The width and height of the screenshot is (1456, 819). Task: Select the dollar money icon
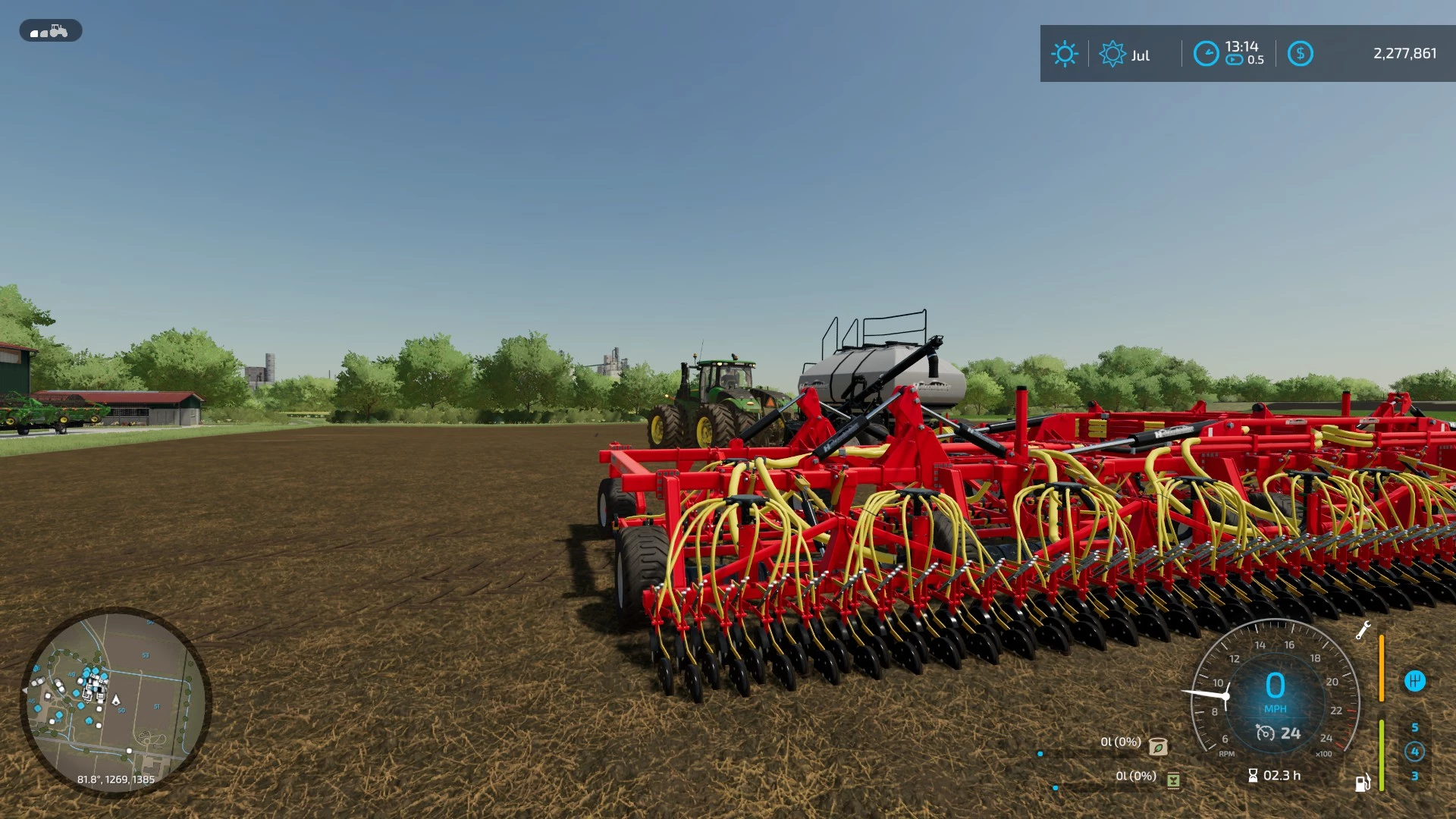1300,54
